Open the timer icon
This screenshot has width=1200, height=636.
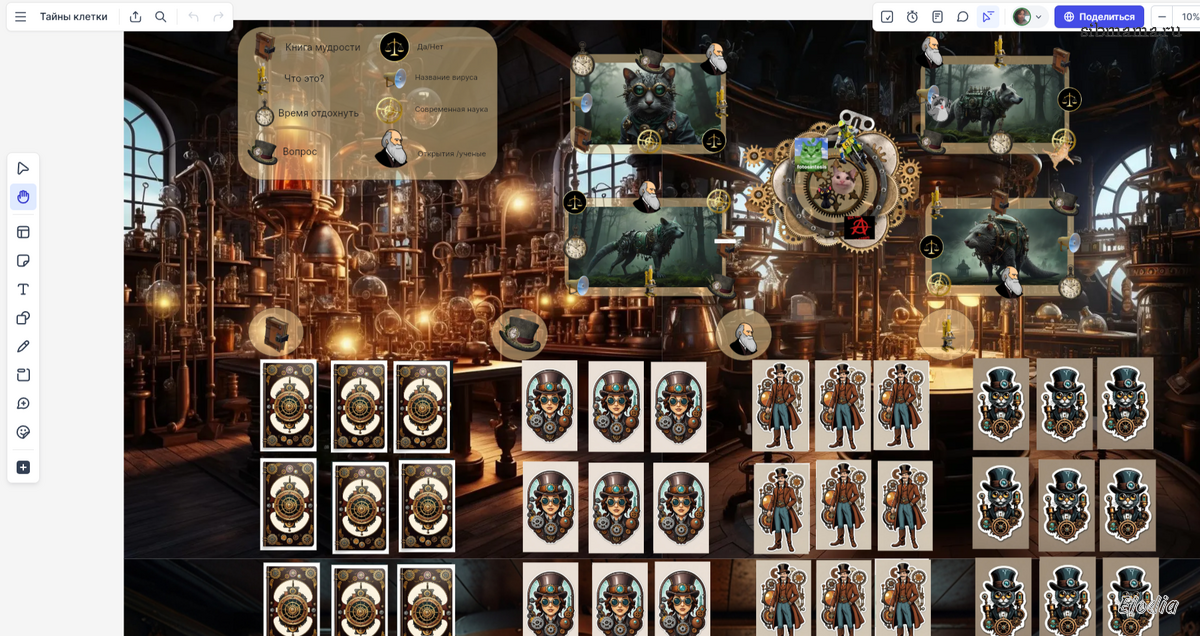point(912,17)
